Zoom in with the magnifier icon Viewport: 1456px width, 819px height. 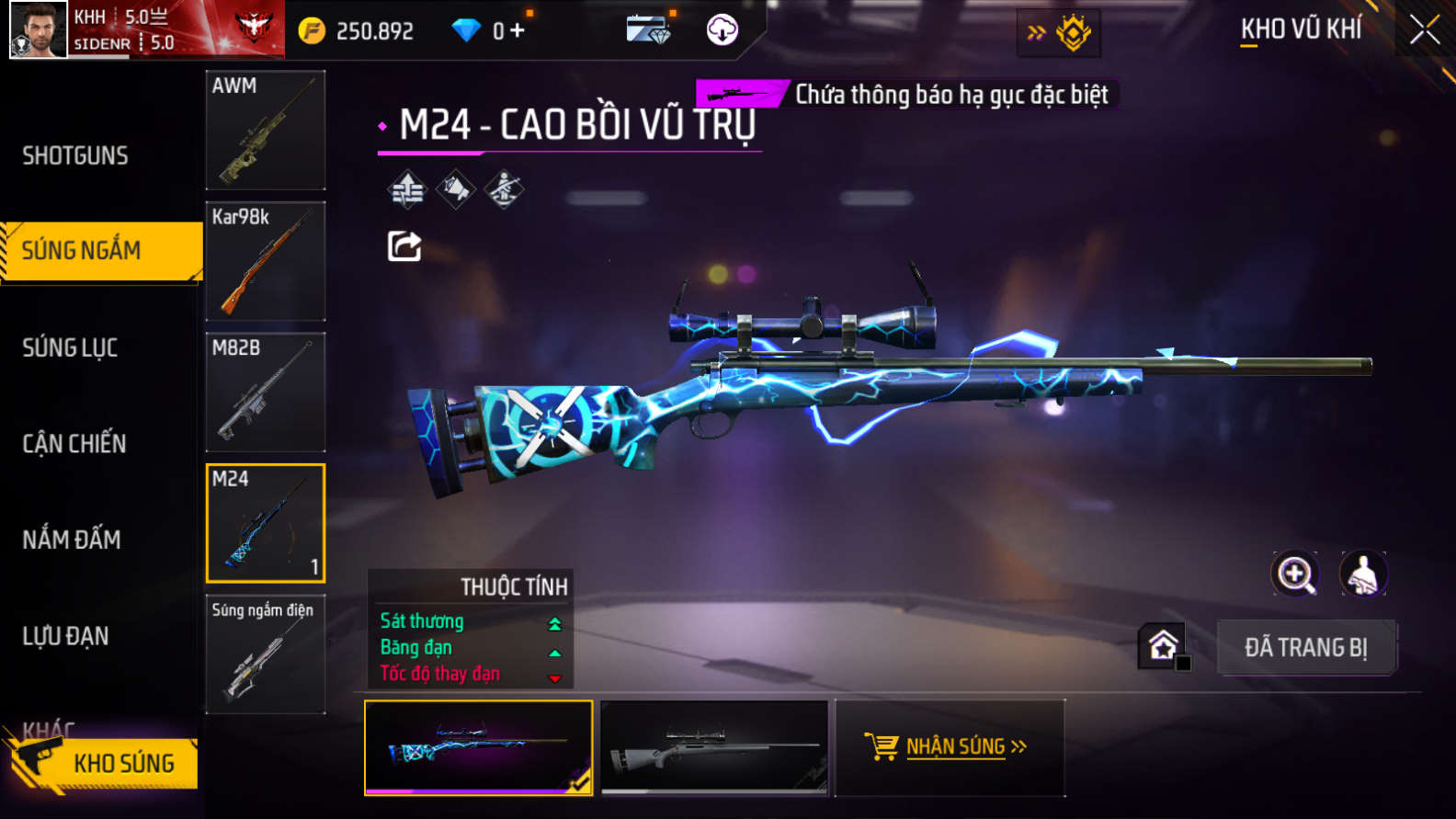pyautogui.click(x=1294, y=574)
